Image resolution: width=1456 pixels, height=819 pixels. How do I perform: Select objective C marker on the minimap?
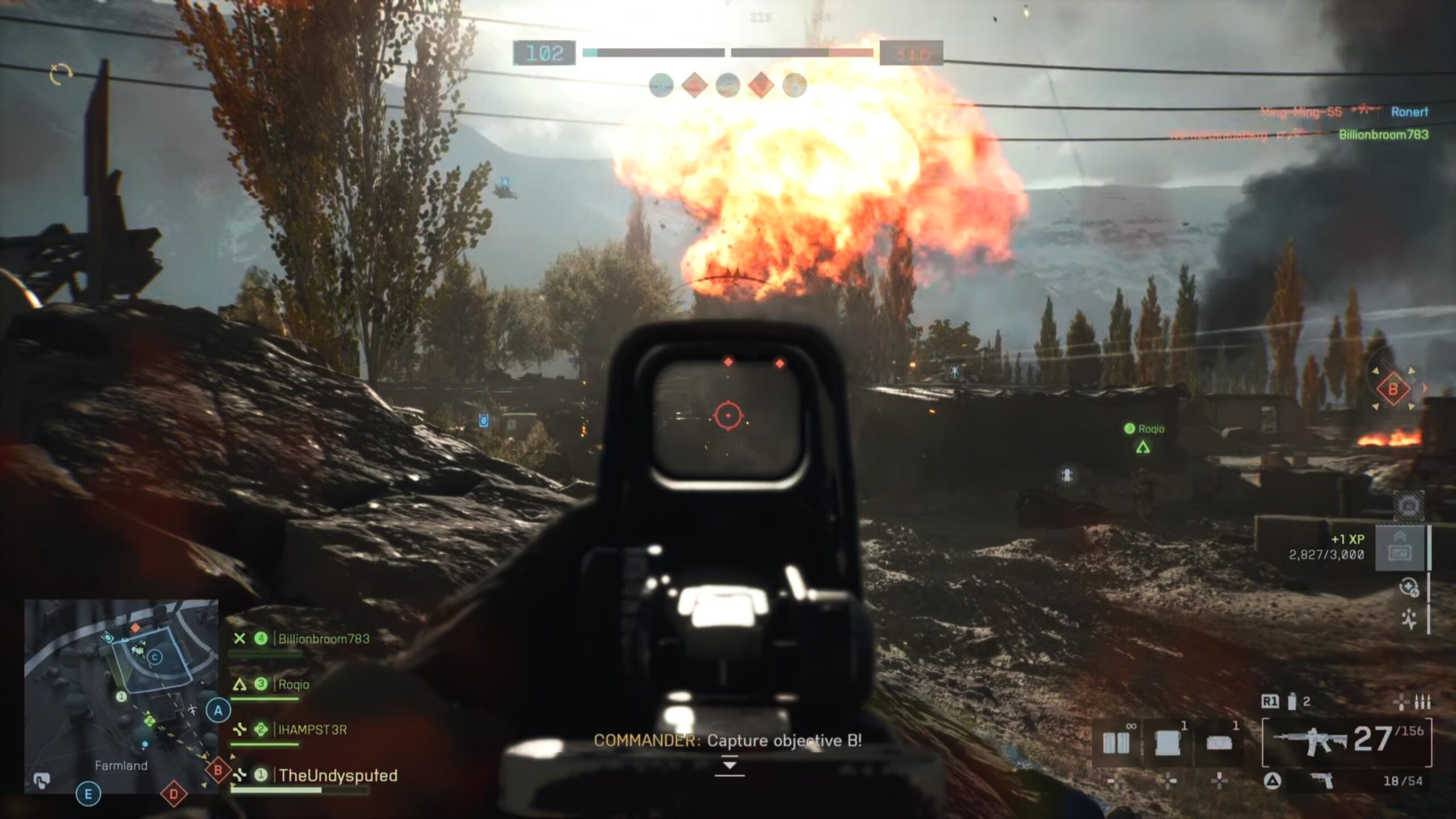(x=155, y=657)
